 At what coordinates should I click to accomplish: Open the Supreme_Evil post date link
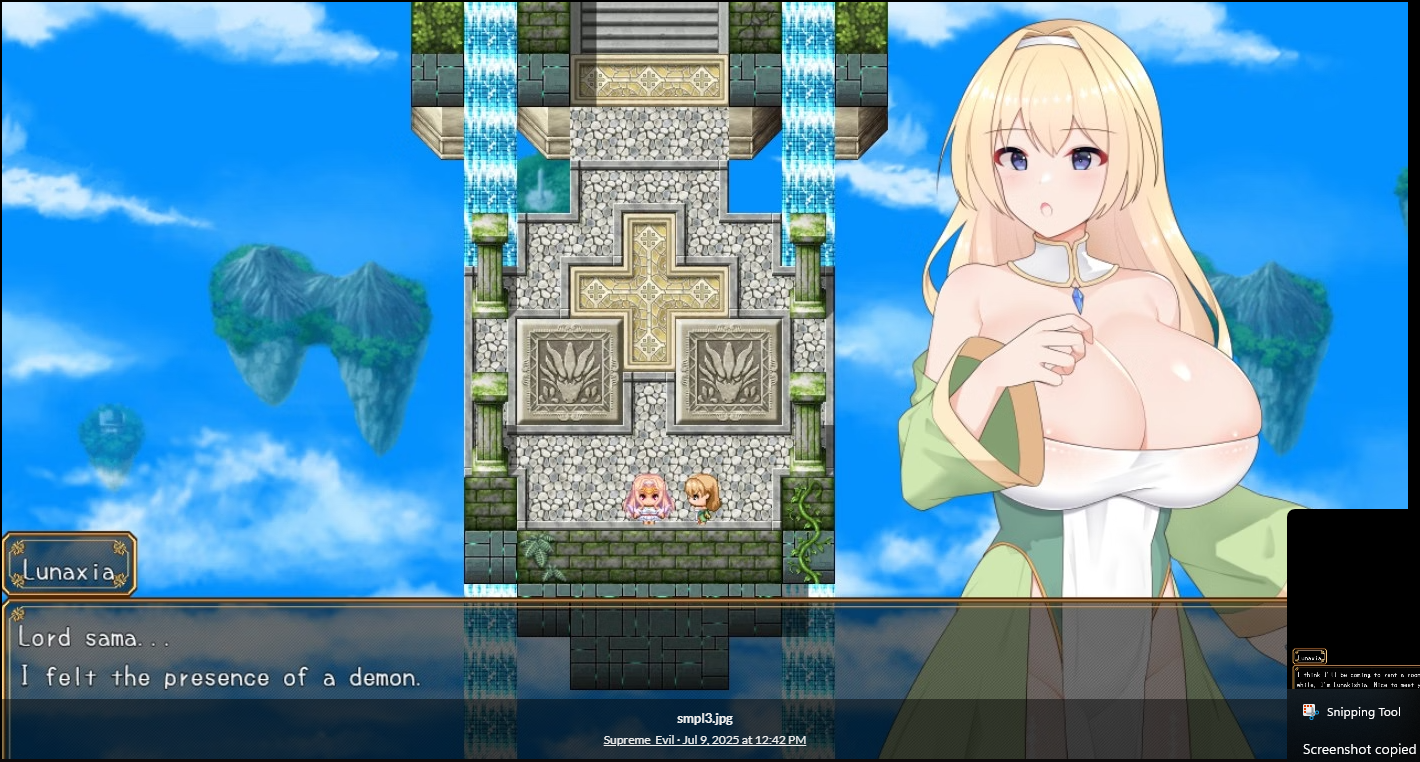[704, 740]
